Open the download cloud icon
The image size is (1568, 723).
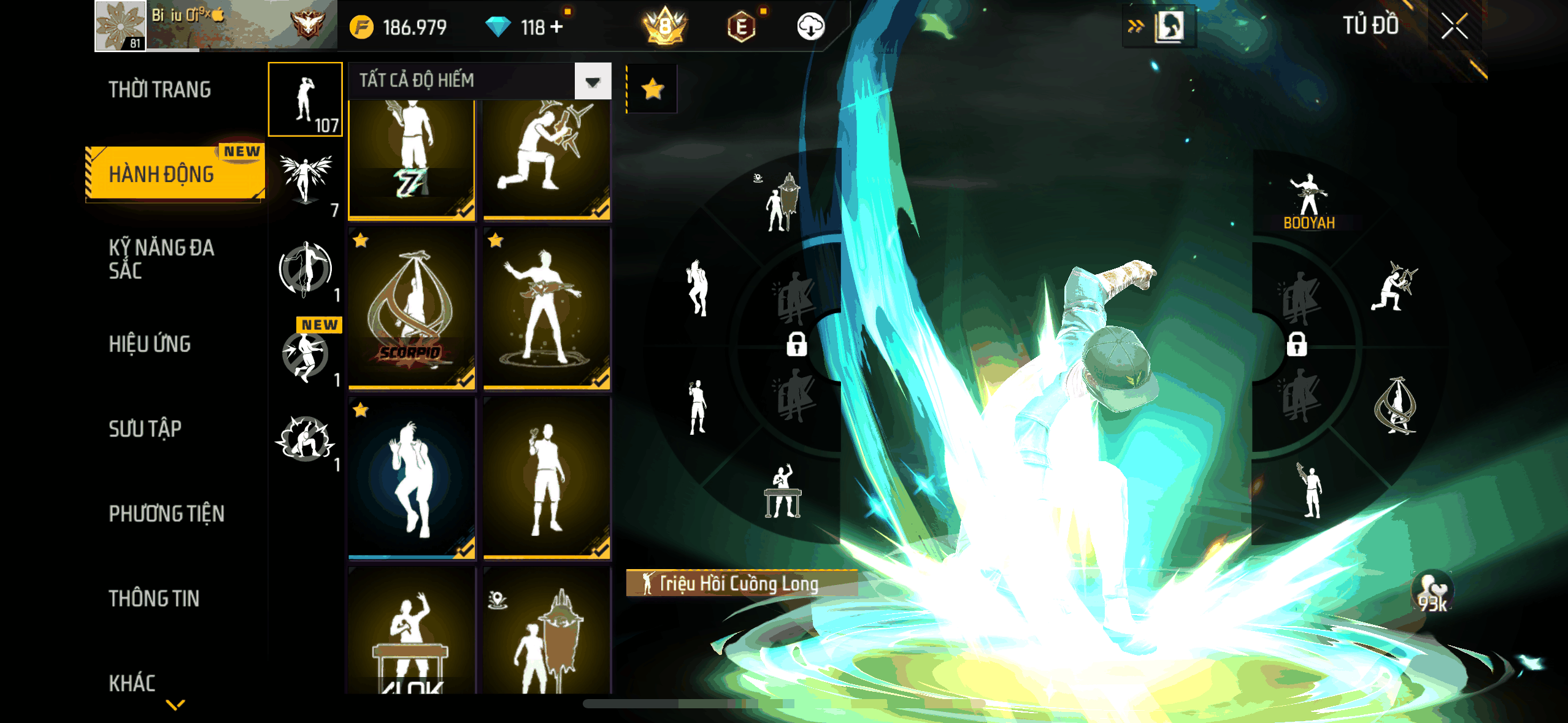click(x=810, y=27)
